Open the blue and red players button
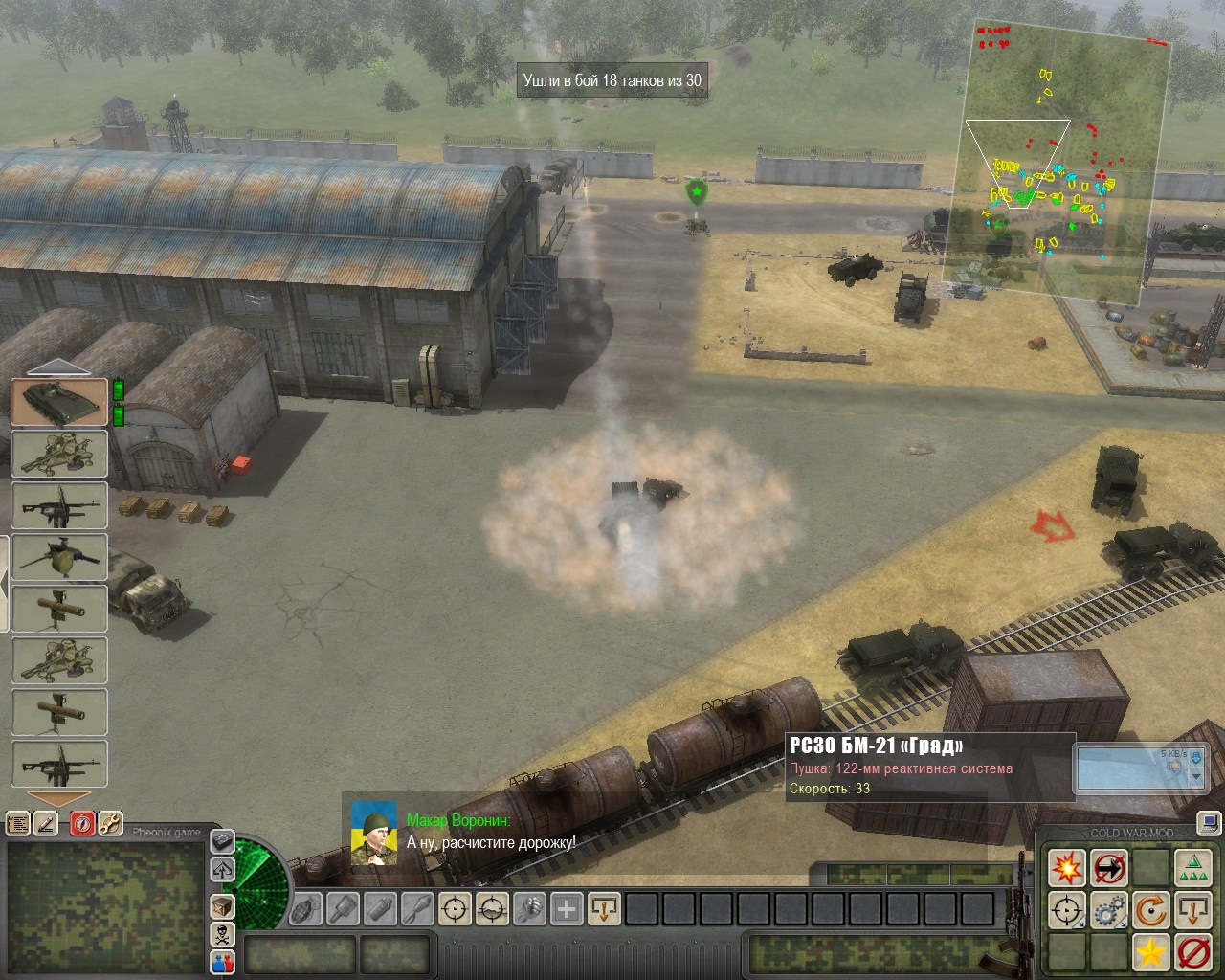Screen dimensions: 1225x980 (222, 961)
